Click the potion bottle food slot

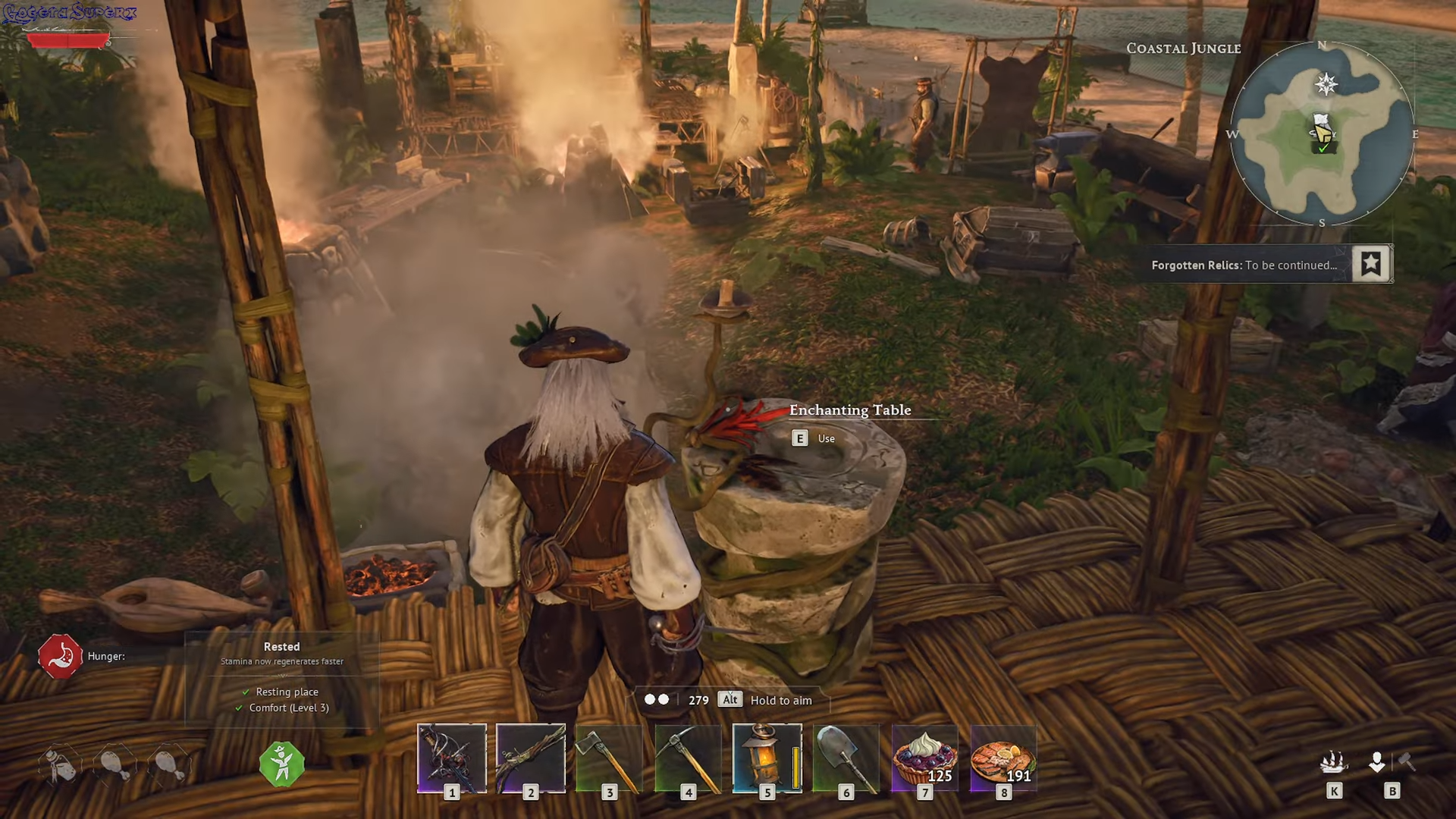click(61, 764)
